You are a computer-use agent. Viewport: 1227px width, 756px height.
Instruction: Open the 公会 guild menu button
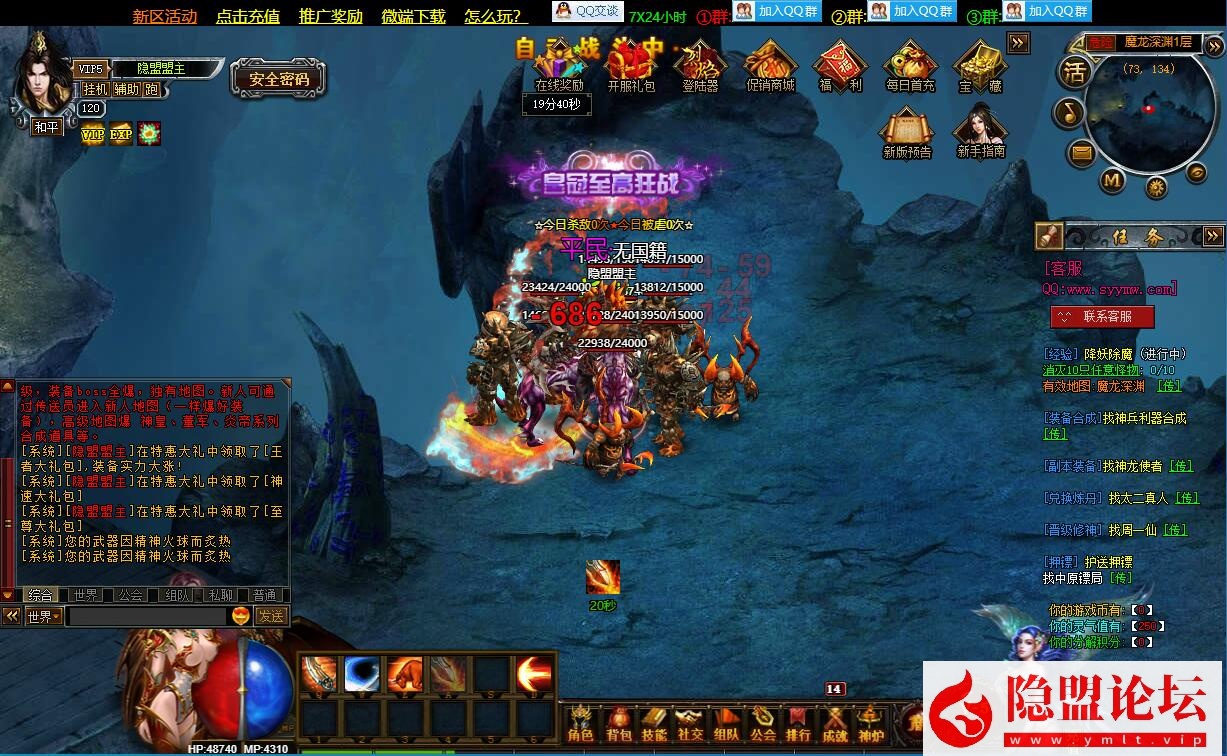tap(763, 724)
